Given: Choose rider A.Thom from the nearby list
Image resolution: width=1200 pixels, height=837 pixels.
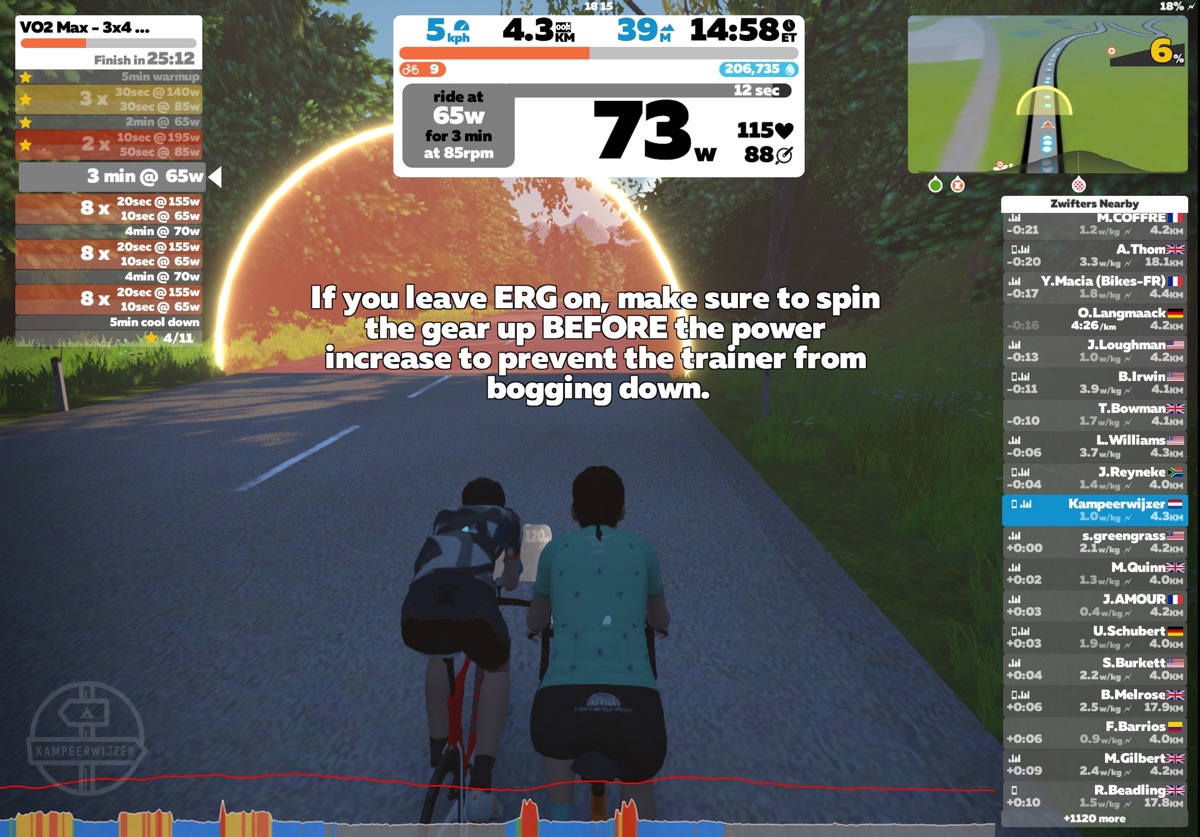Looking at the screenshot, I should (x=1094, y=255).
